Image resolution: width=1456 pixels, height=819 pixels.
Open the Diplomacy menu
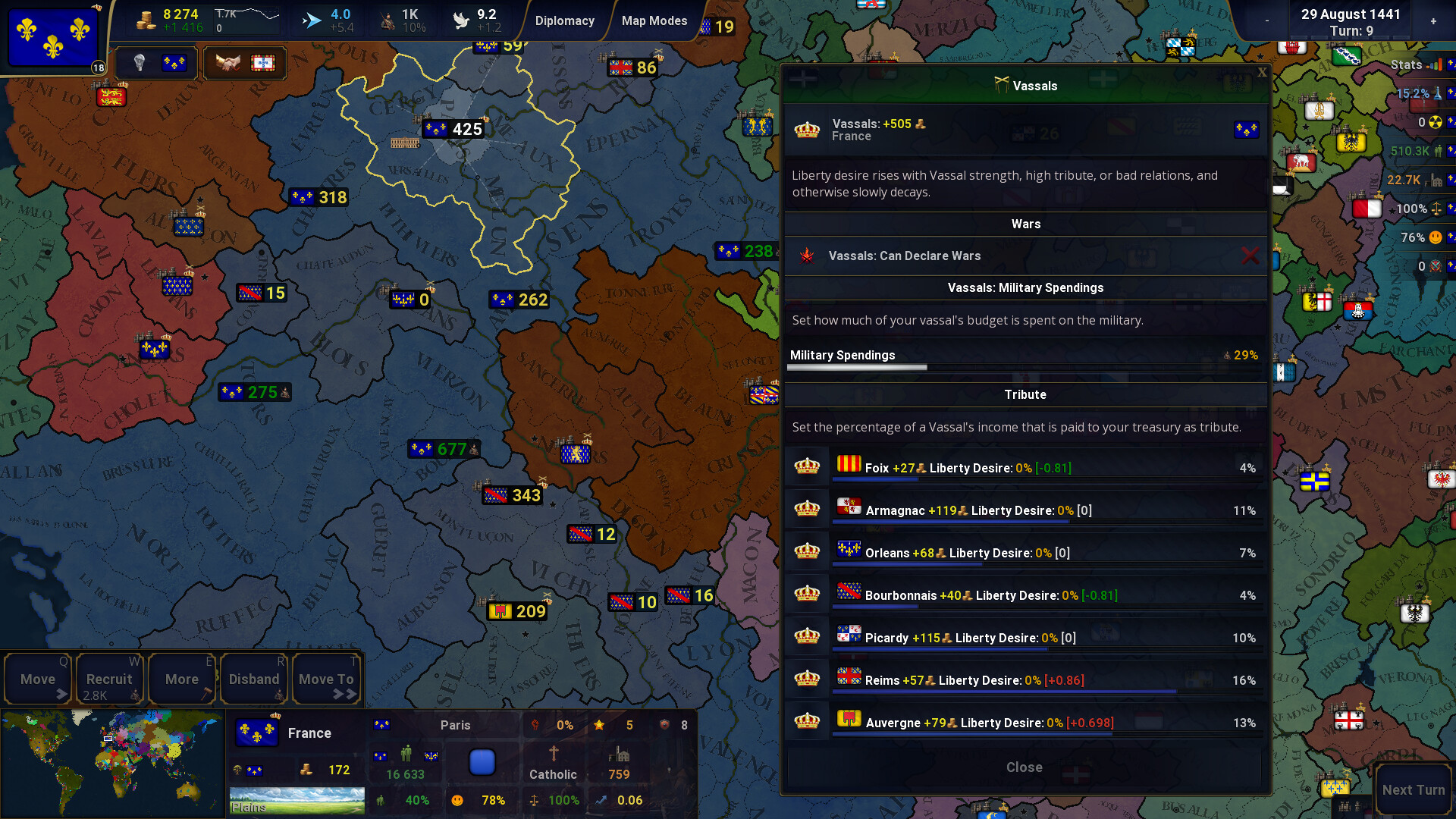(x=565, y=20)
